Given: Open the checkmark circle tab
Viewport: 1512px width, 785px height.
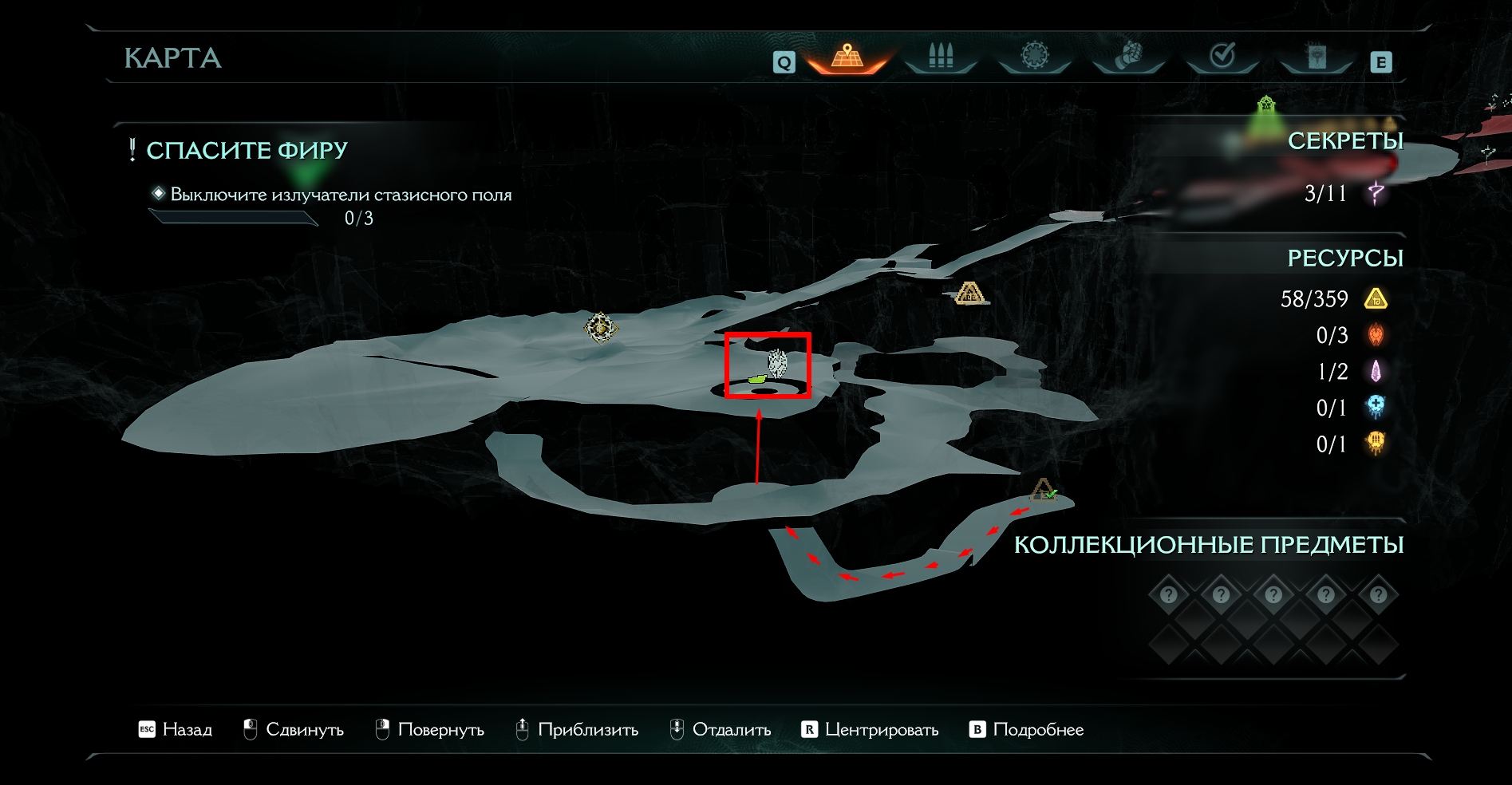Looking at the screenshot, I should click(x=1222, y=57).
